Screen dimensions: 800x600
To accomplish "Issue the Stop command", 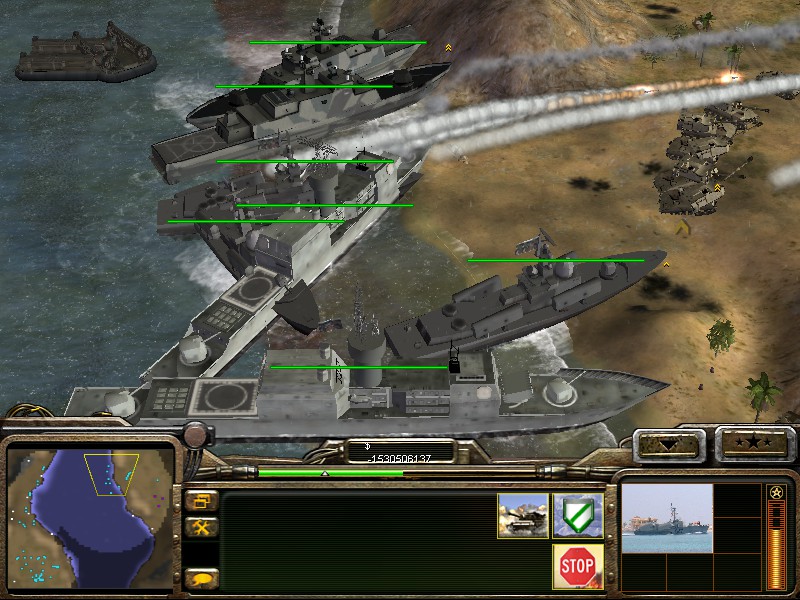I will click(x=578, y=567).
